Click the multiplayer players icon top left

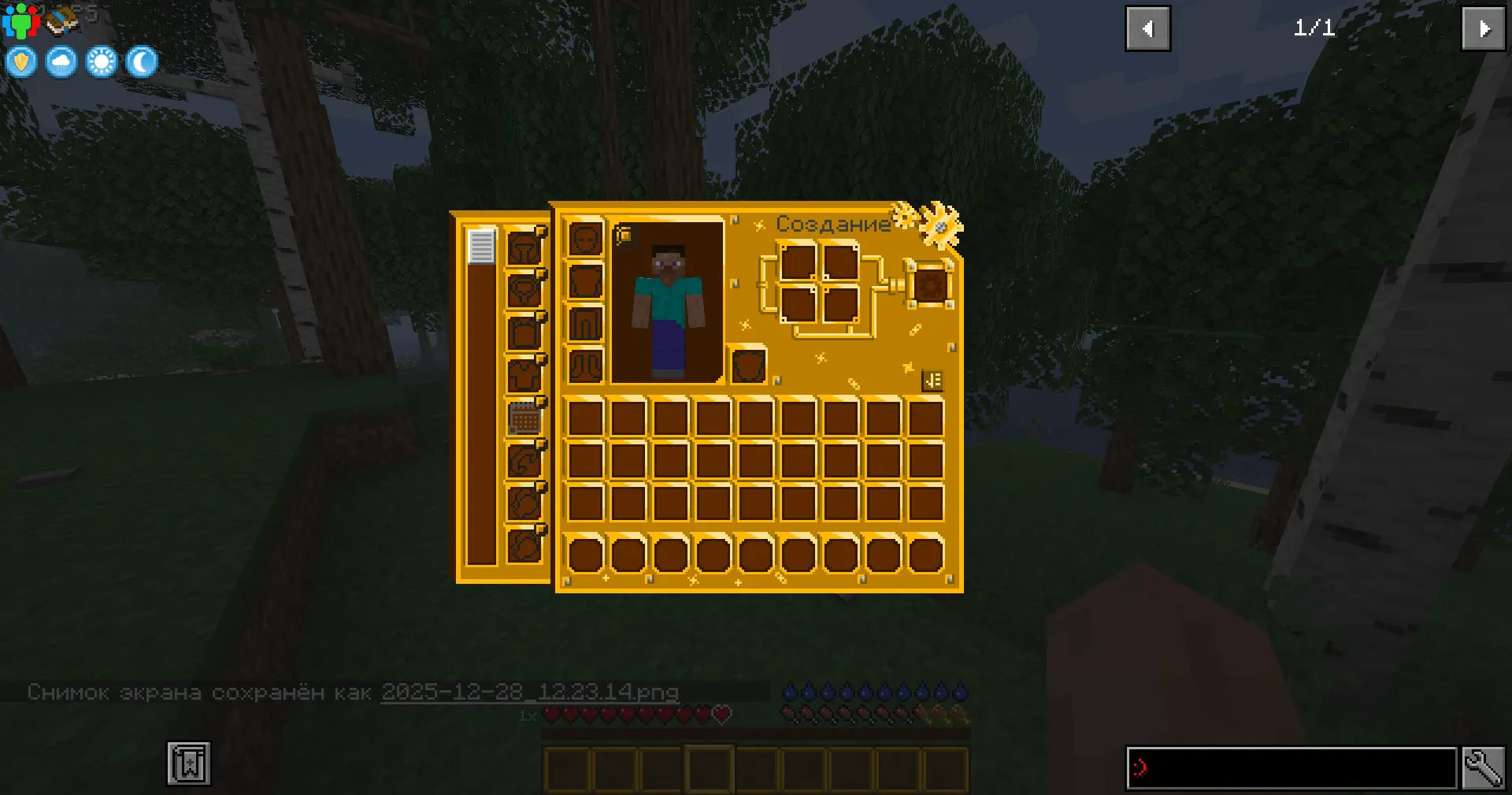click(23, 20)
